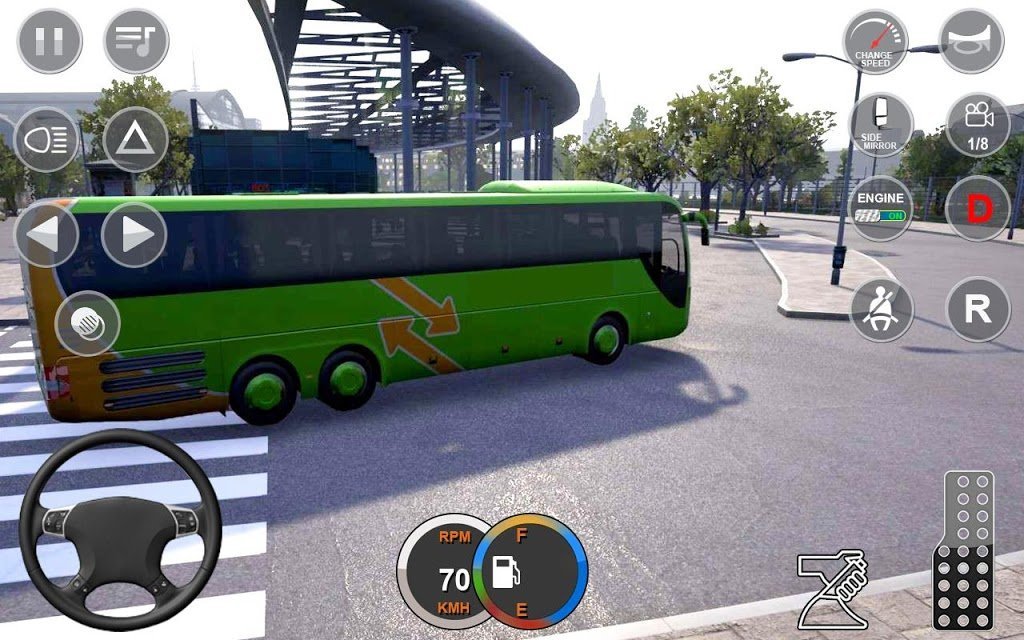Viewport: 1024px width, 640px height.
Task: Switch camera view 1/8
Action: (977, 125)
